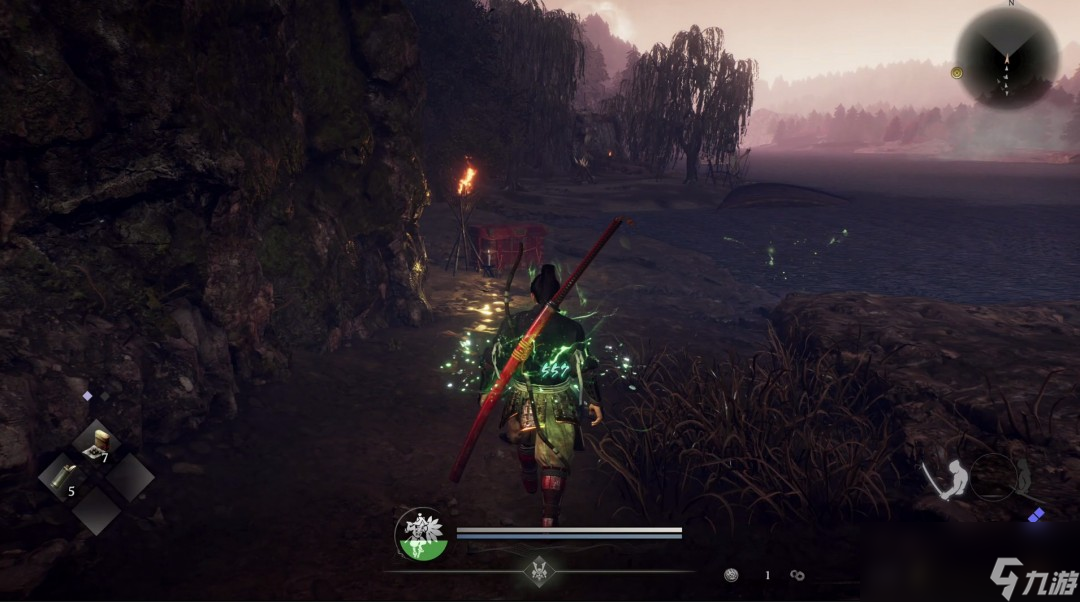
Task: Select the helmet morale rank diamond
Action: pyautogui.click(x=539, y=571)
